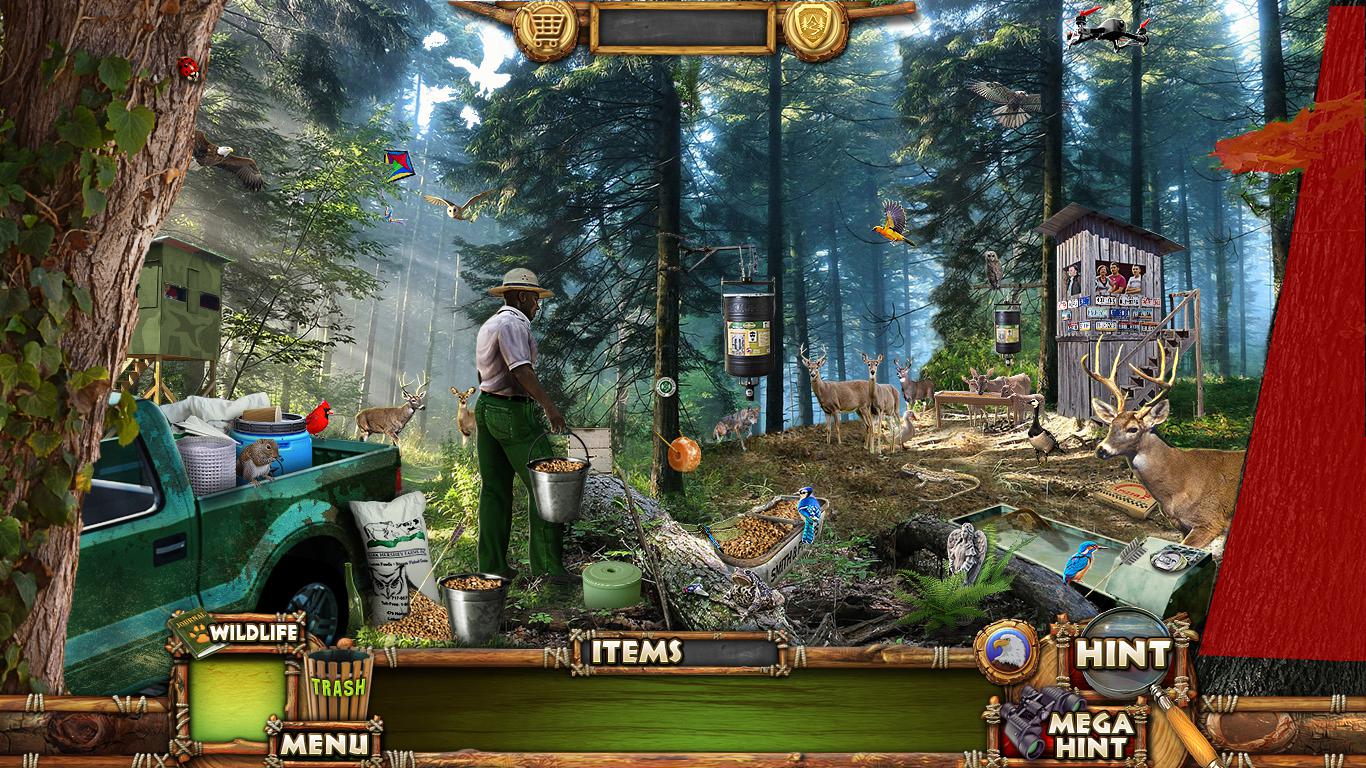Use the Hint magnifying glass
The width and height of the screenshot is (1366, 768).
coord(1126,654)
